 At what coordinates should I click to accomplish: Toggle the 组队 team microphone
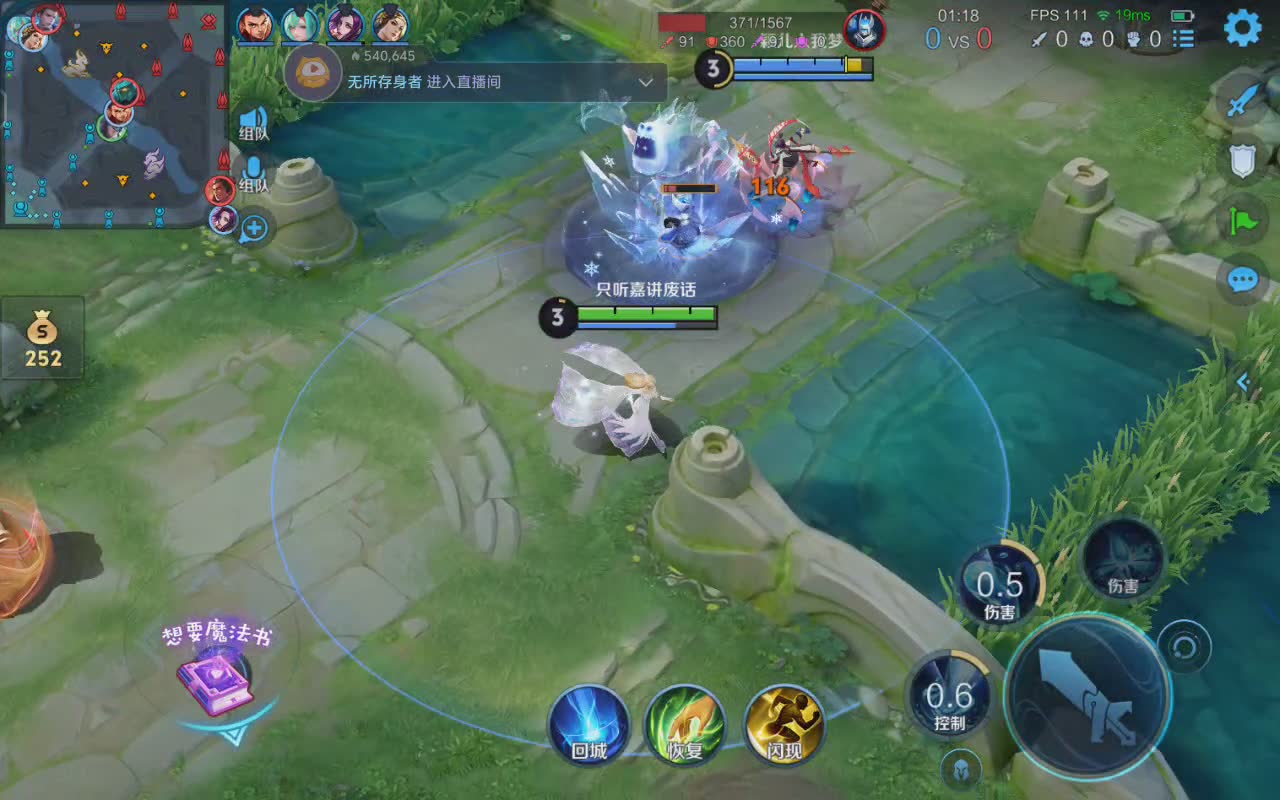253,174
